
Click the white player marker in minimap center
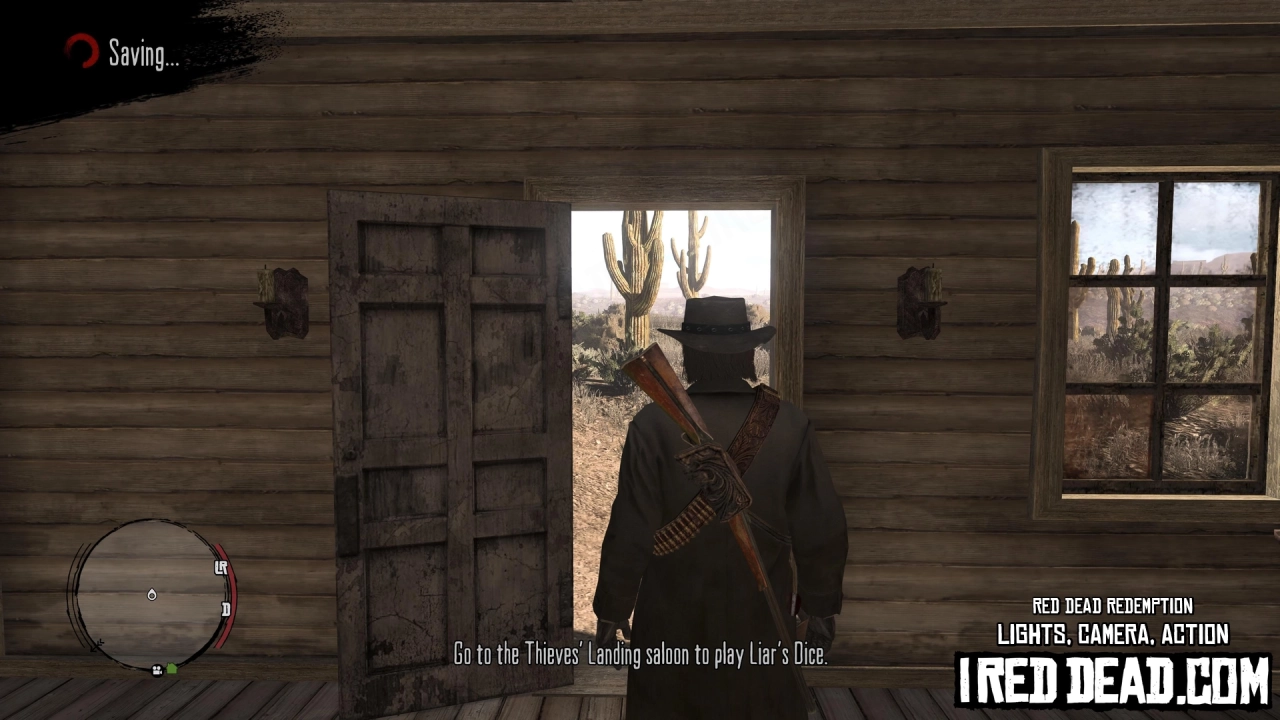pyautogui.click(x=152, y=595)
